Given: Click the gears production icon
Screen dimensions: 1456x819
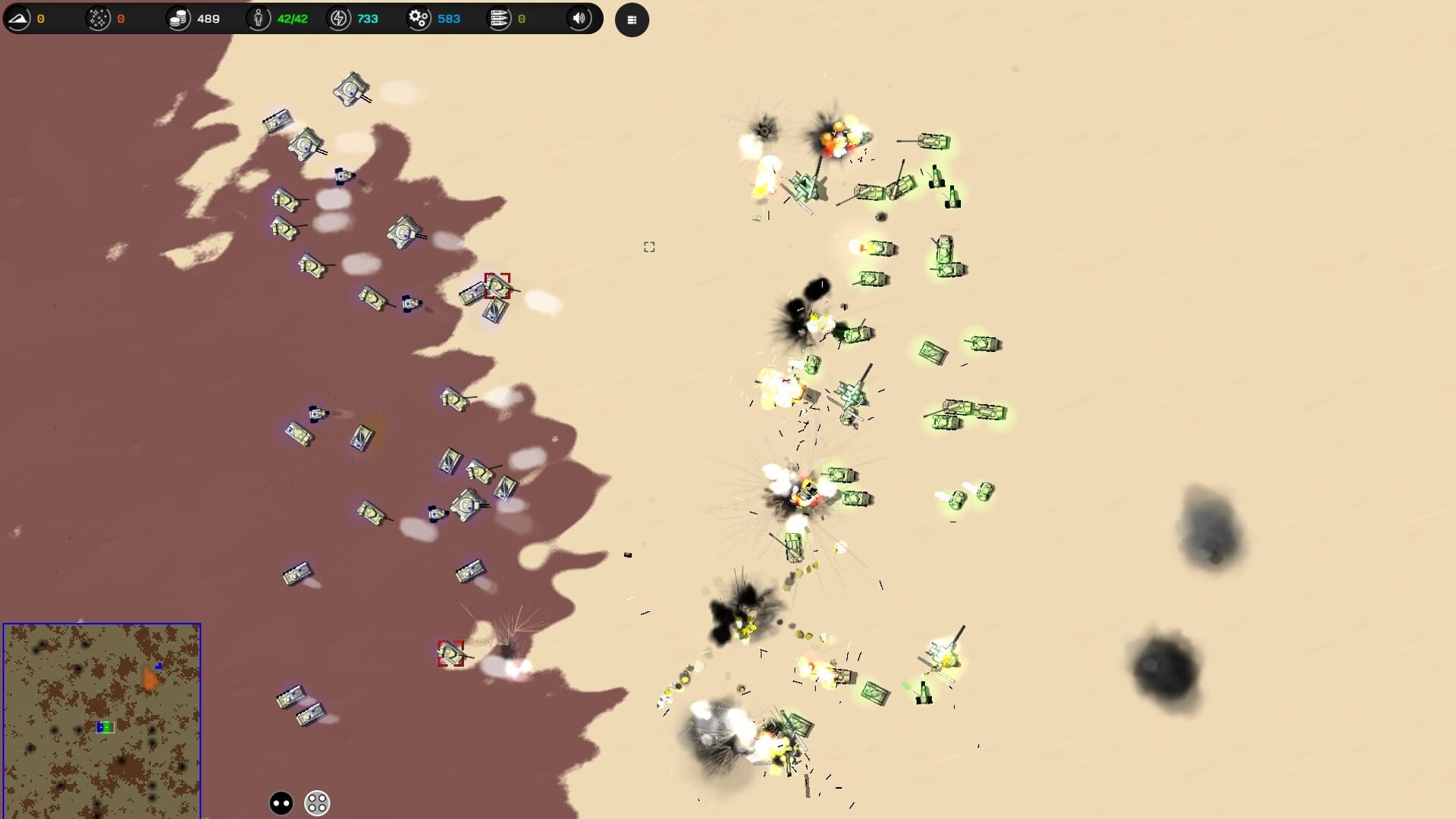Looking at the screenshot, I should pyautogui.click(x=419, y=17).
